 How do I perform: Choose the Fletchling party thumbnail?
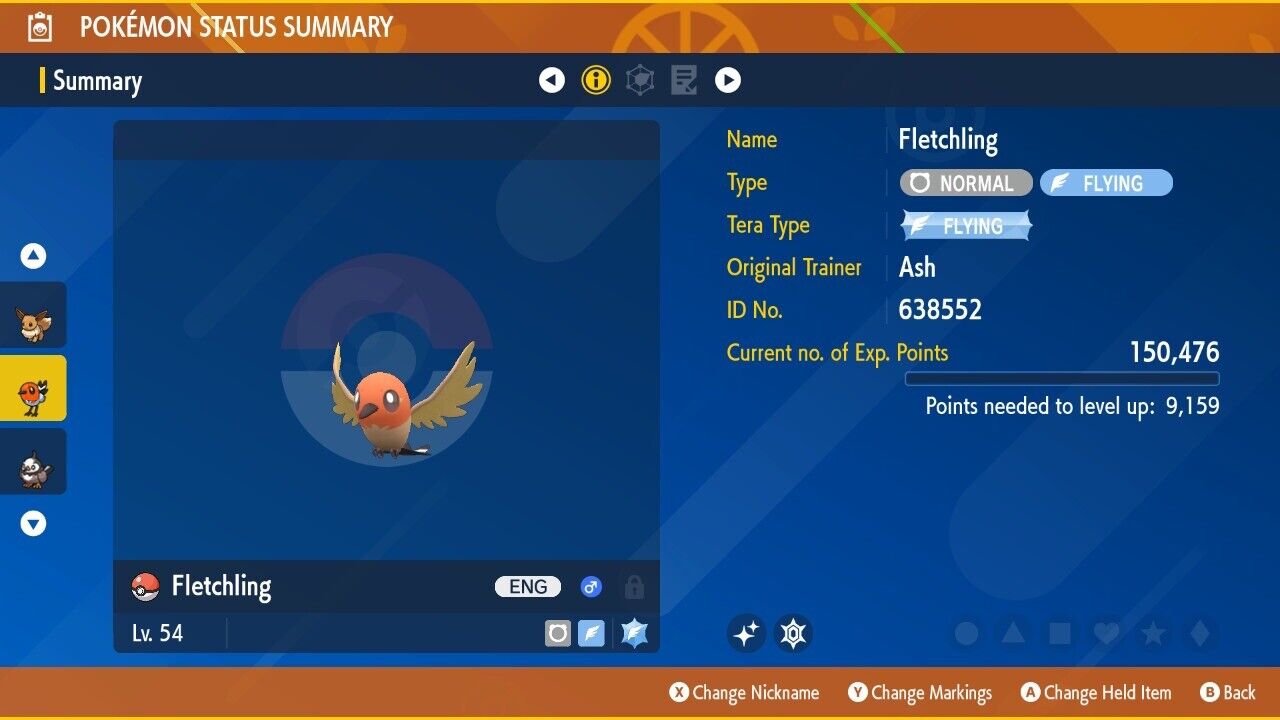[33, 389]
